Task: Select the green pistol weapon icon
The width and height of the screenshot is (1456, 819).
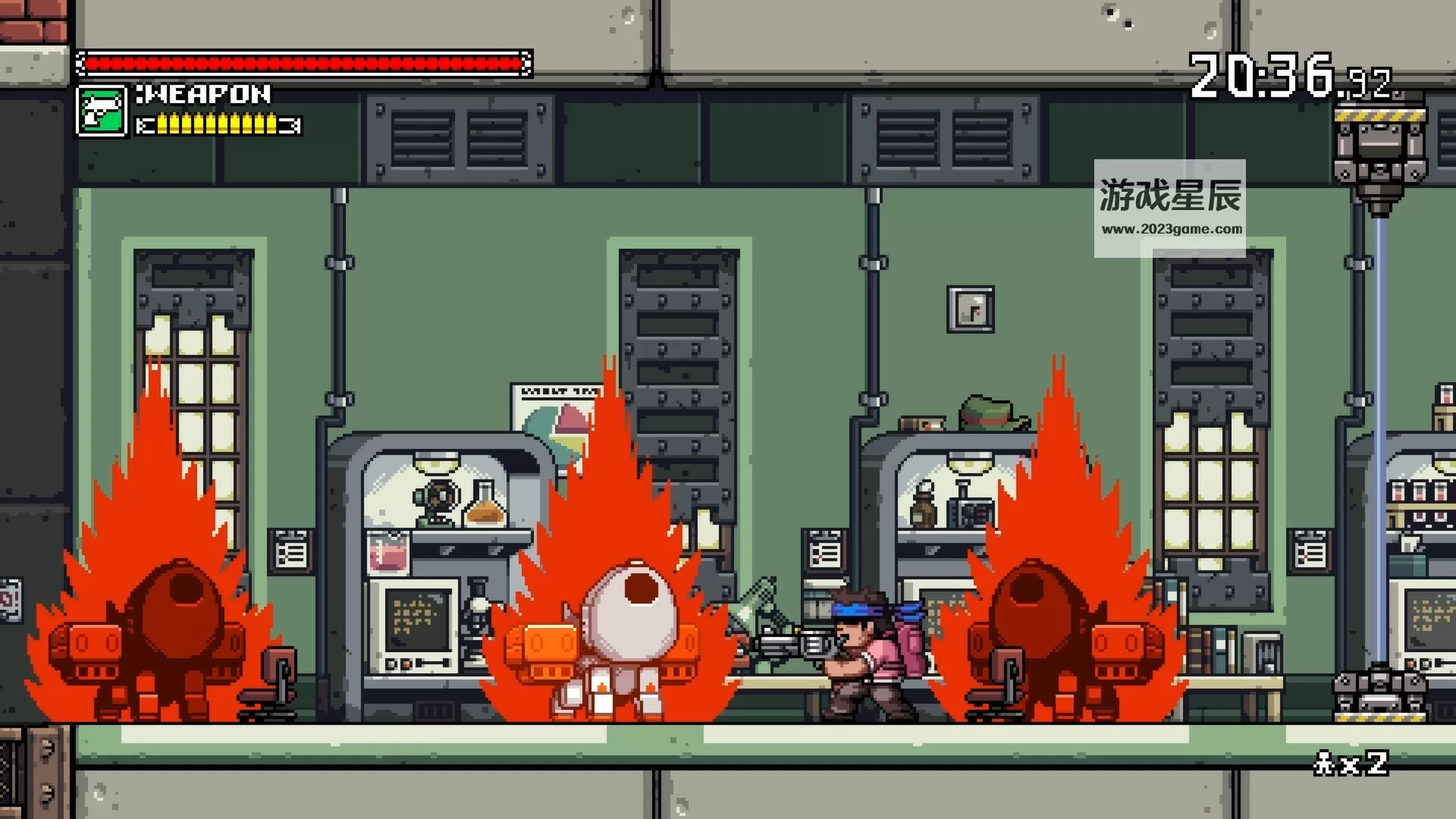Action: tap(102, 111)
